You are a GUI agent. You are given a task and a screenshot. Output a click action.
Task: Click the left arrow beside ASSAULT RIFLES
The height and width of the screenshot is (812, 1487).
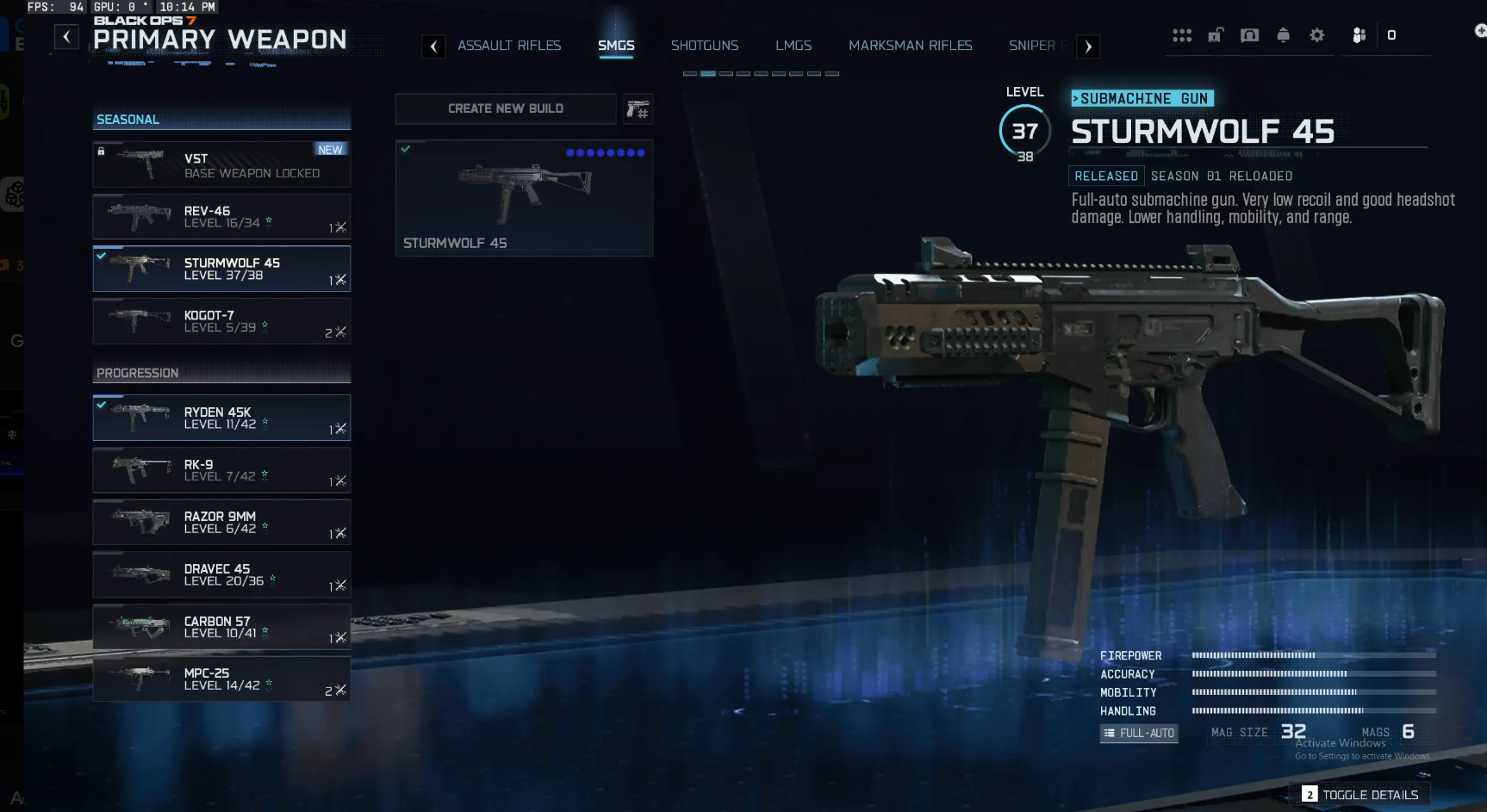coord(433,46)
